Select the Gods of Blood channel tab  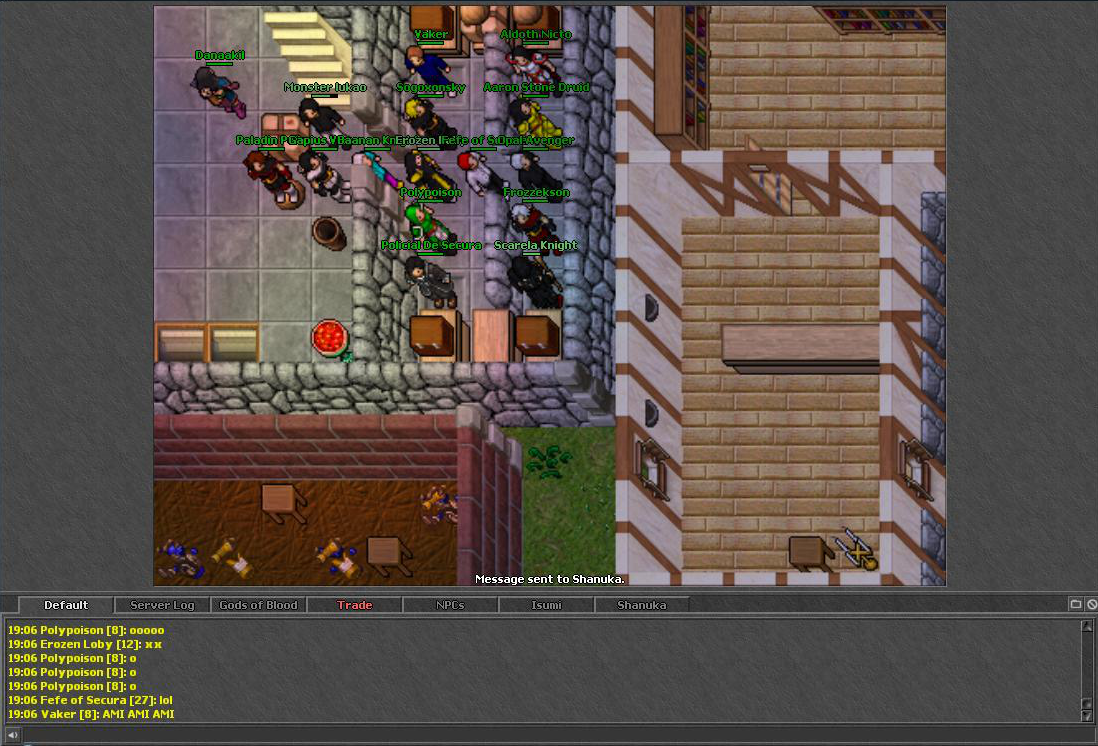[258, 605]
